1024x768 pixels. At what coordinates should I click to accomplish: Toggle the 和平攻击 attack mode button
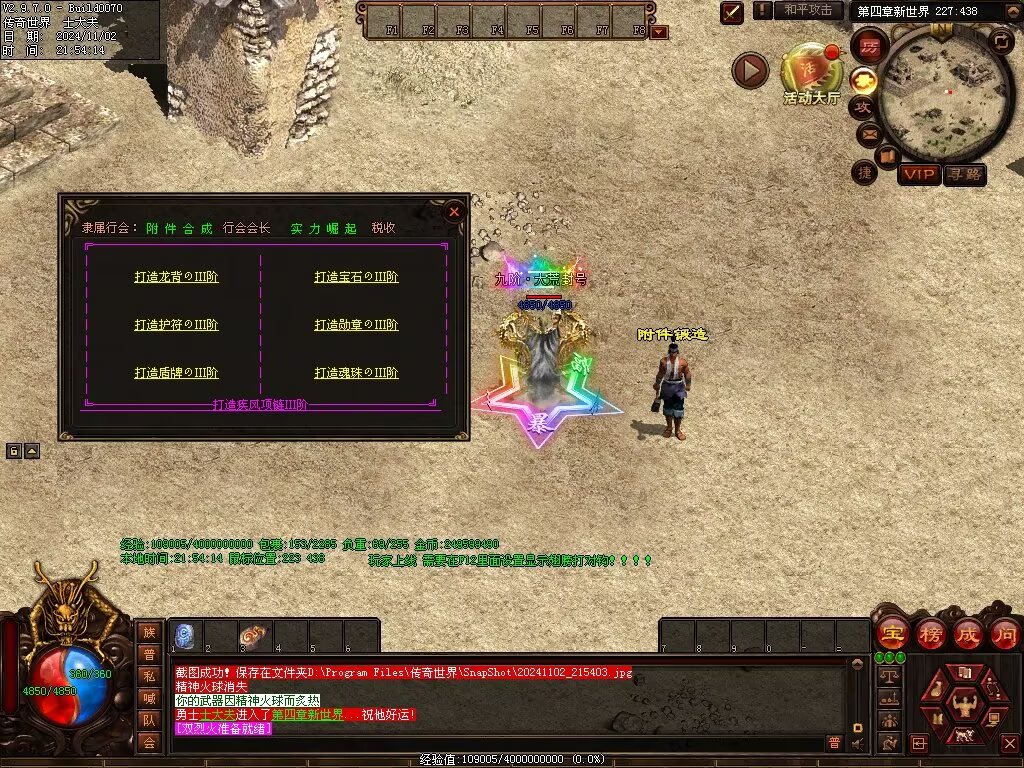click(x=807, y=11)
